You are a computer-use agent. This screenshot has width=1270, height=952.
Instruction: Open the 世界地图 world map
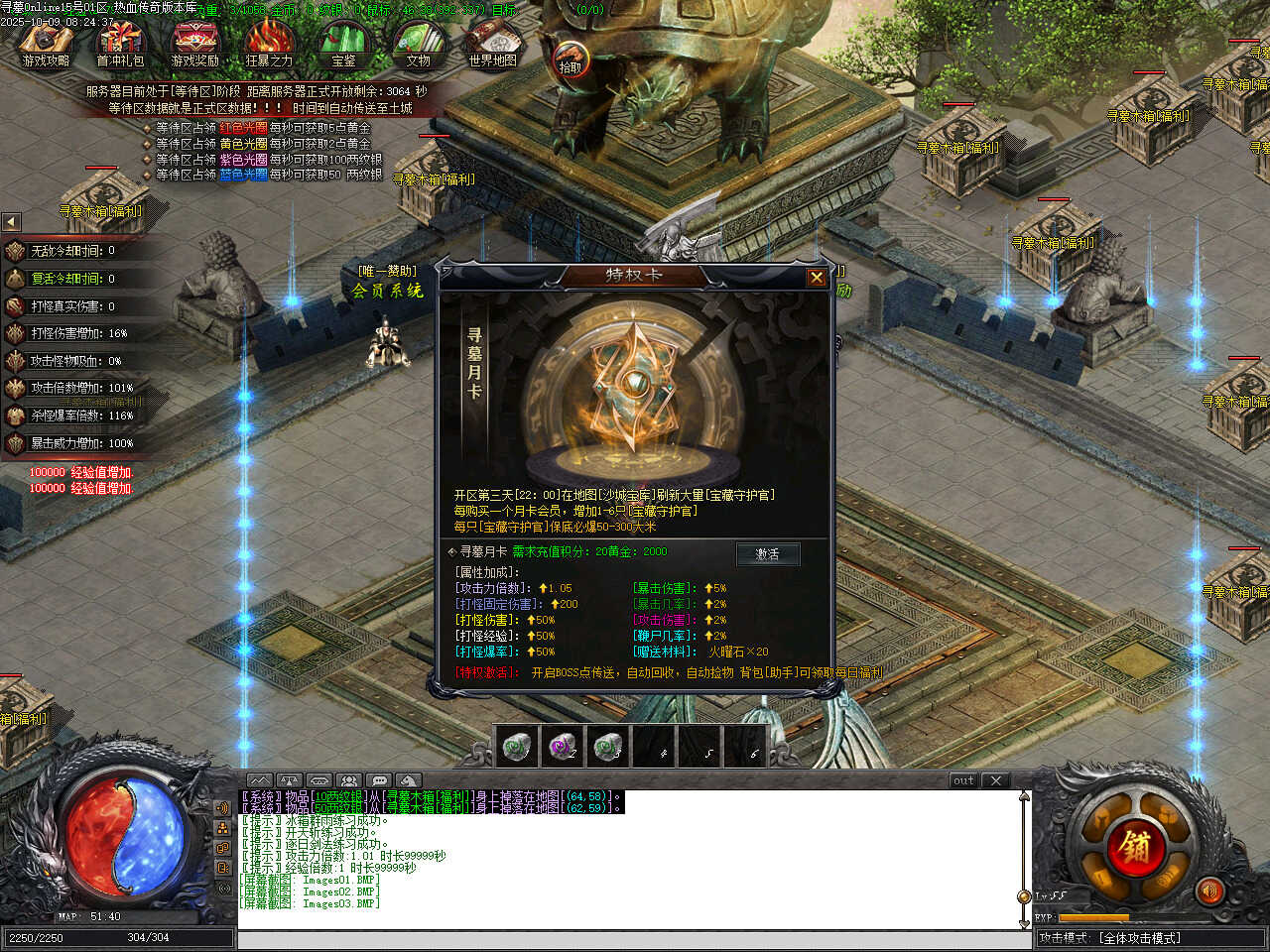click(492, 46)
